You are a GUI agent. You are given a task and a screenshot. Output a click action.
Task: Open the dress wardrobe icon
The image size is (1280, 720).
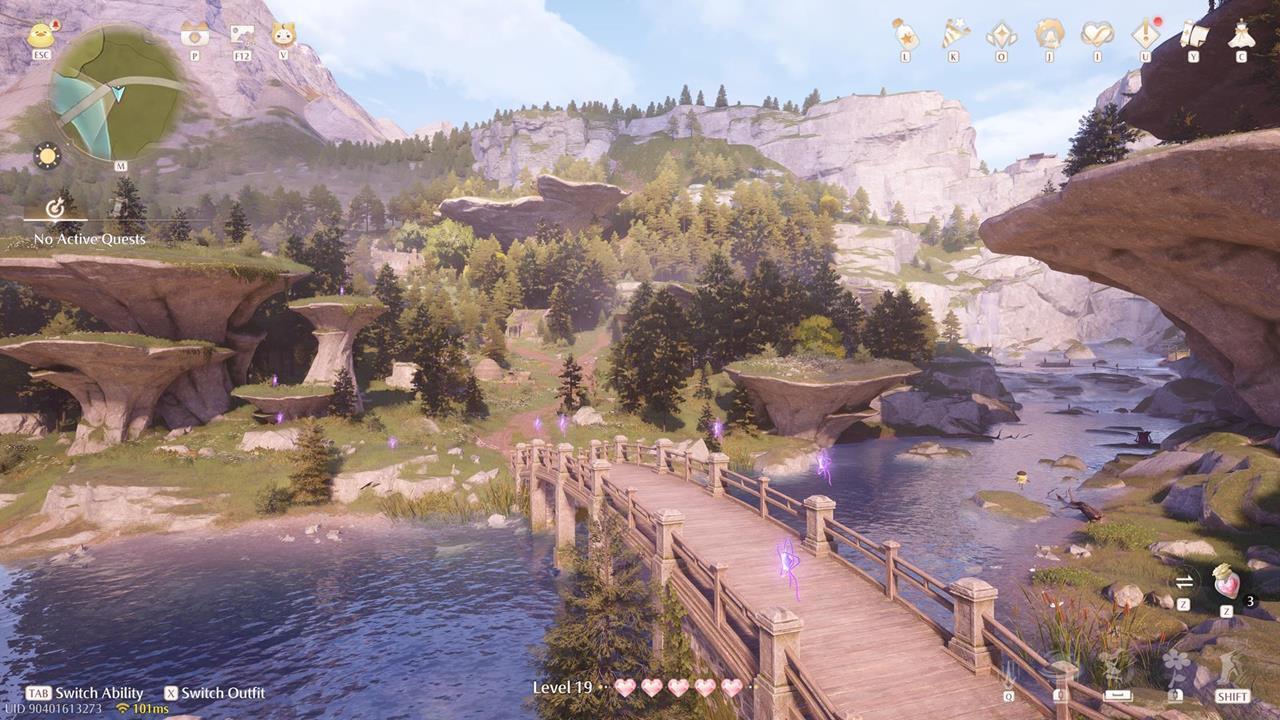1241,35
